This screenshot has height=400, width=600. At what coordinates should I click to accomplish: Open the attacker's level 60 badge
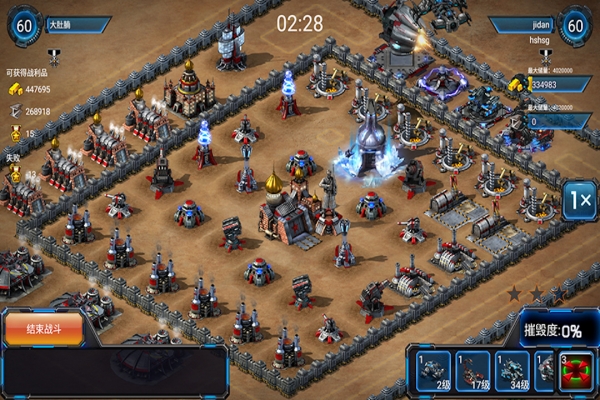click(x=24, y=25)
